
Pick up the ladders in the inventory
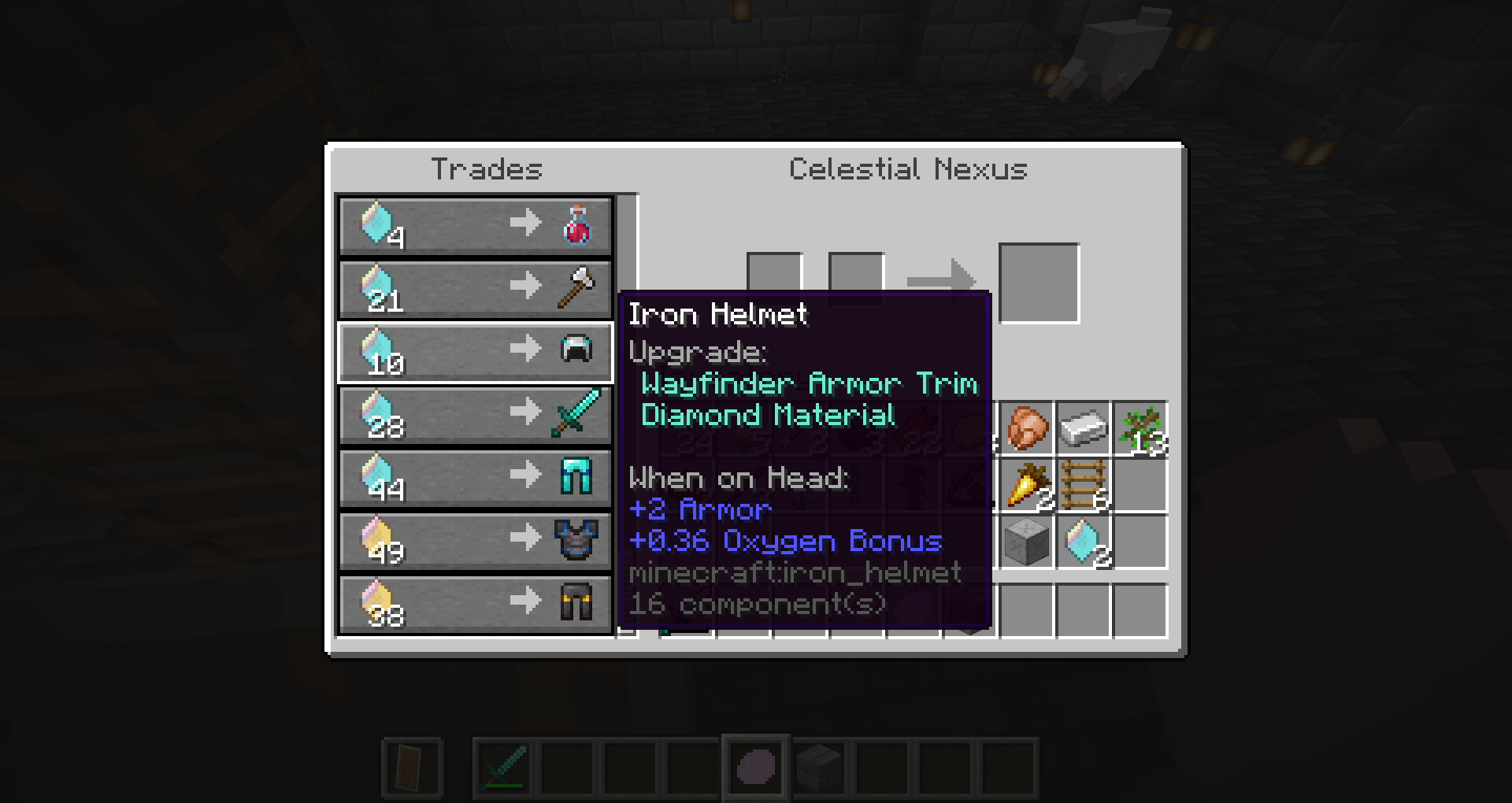[x=1084, y=484]
